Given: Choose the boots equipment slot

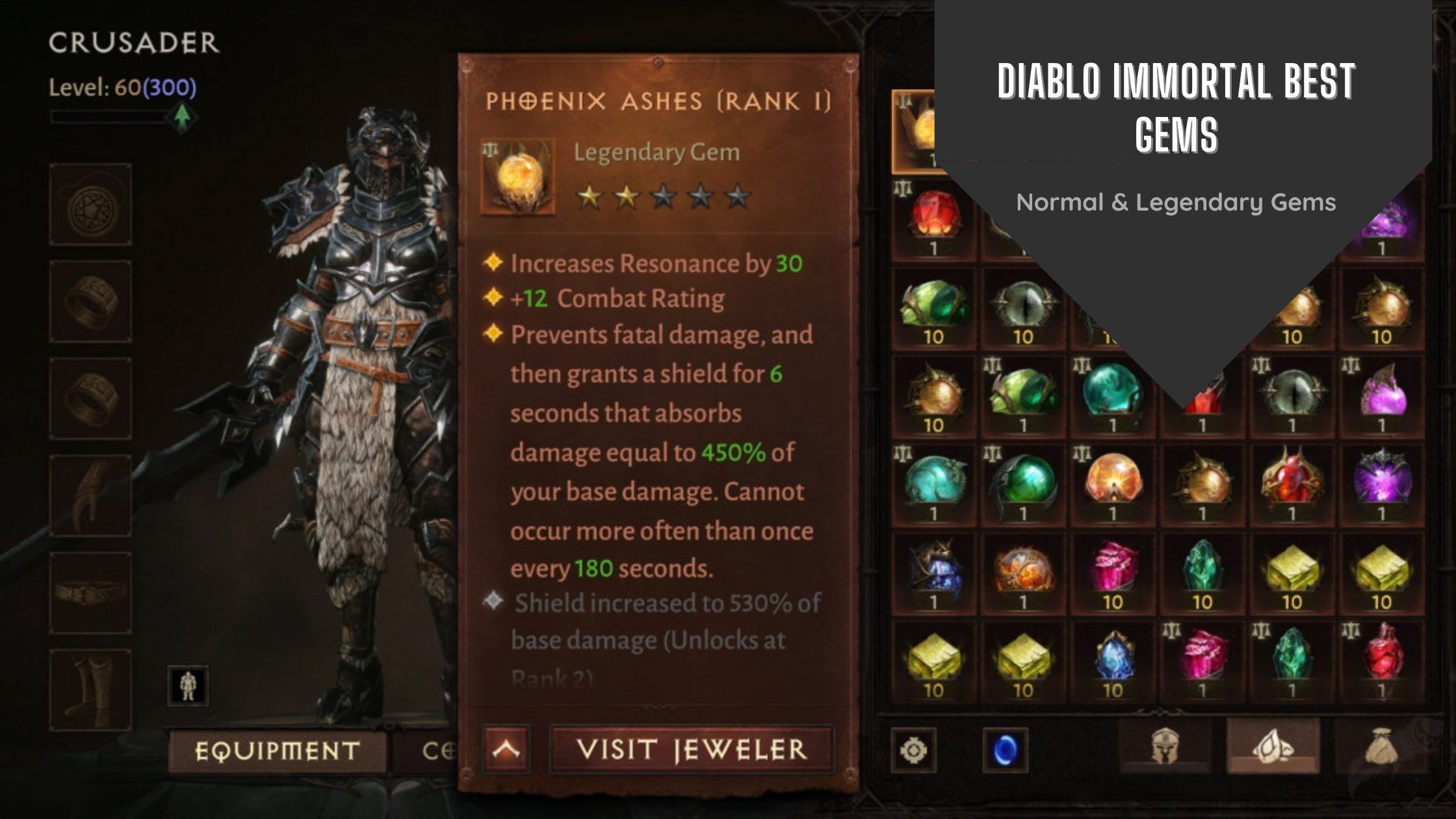Looking at the screenshot, I should click(91, 690).
